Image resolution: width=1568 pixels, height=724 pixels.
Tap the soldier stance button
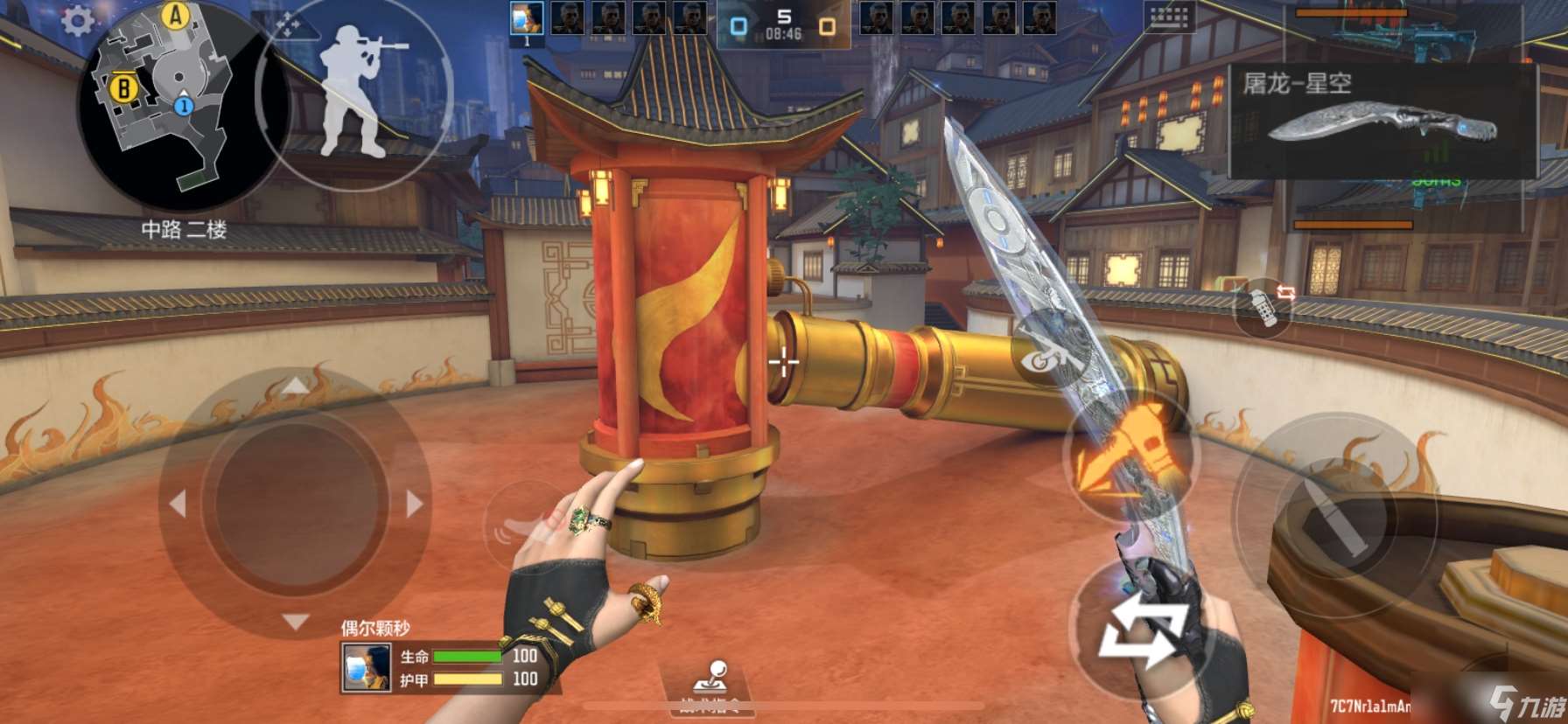[354, 91]
